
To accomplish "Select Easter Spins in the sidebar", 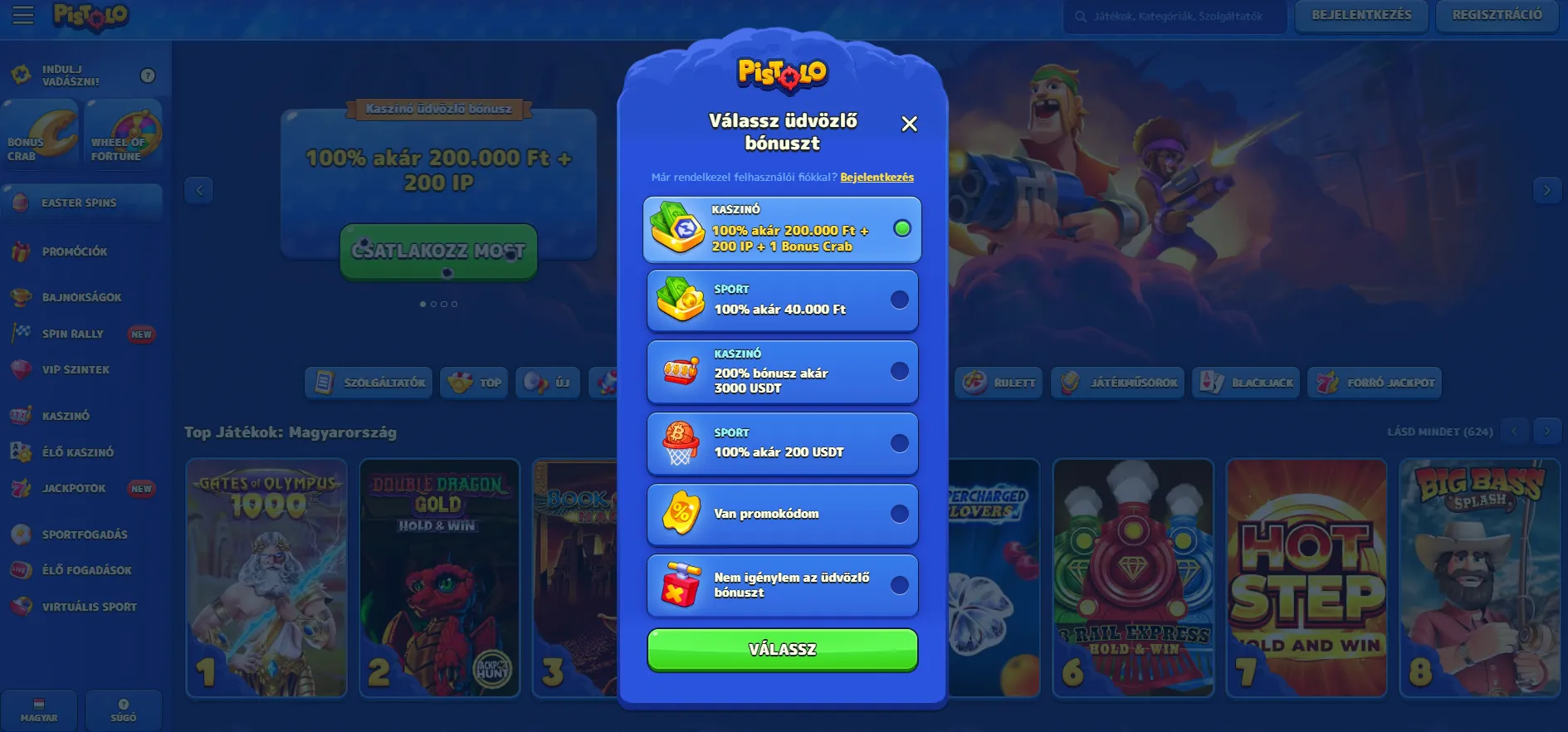I will pyautogui.click(x=81, y=202).
